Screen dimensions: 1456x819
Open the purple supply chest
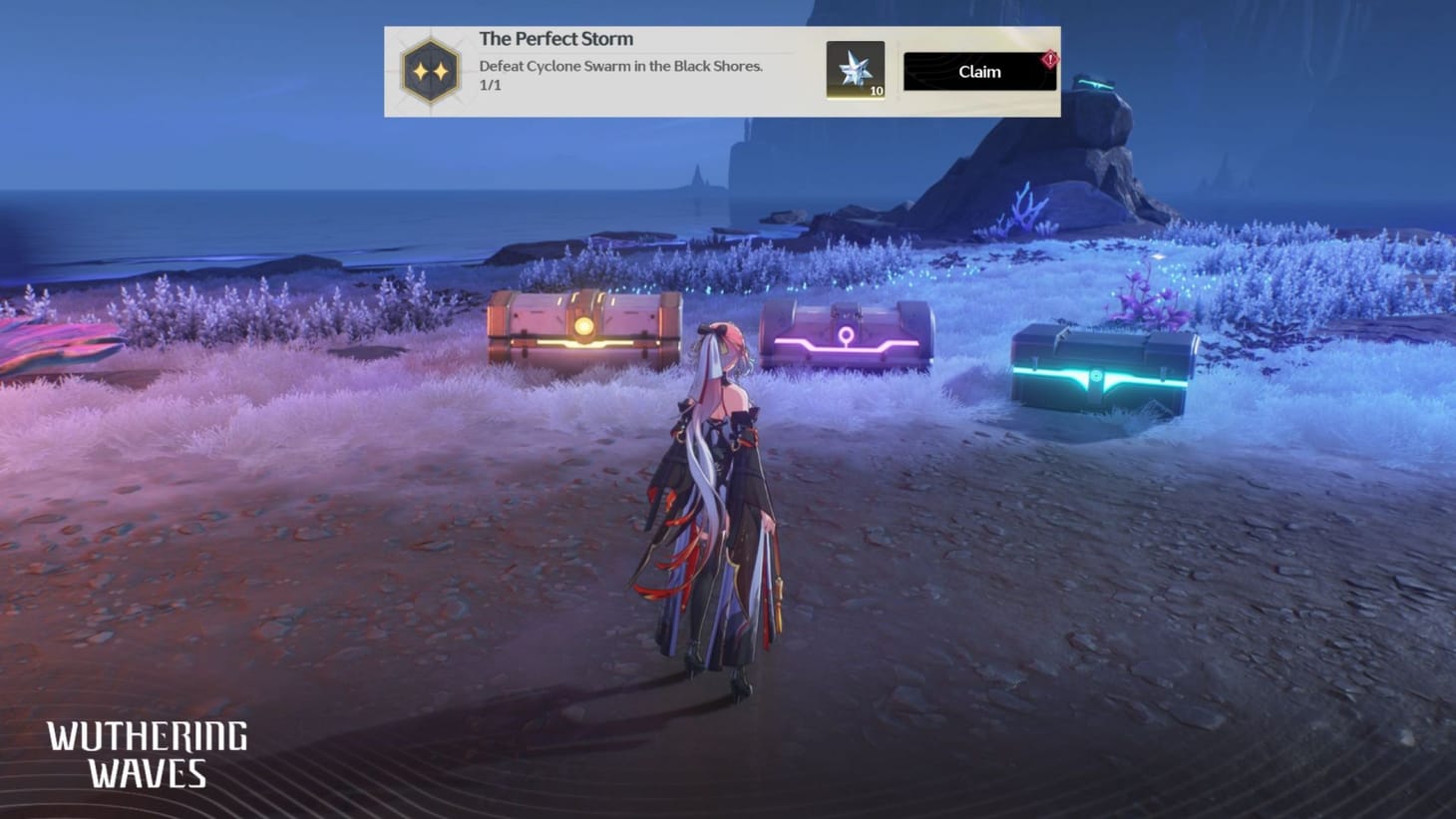(848, 329)
